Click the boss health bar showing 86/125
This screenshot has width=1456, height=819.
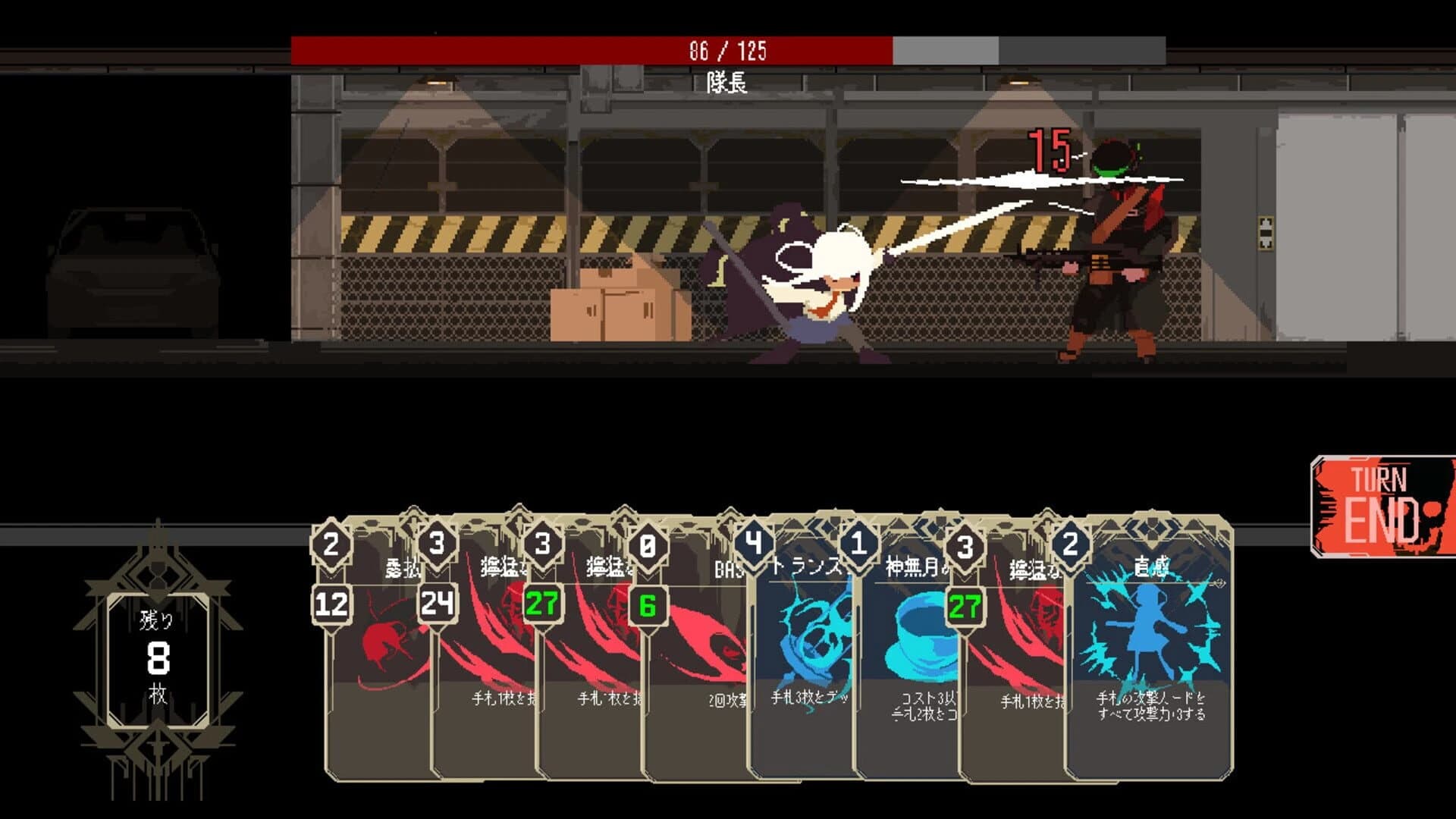(x=726, y=49)
